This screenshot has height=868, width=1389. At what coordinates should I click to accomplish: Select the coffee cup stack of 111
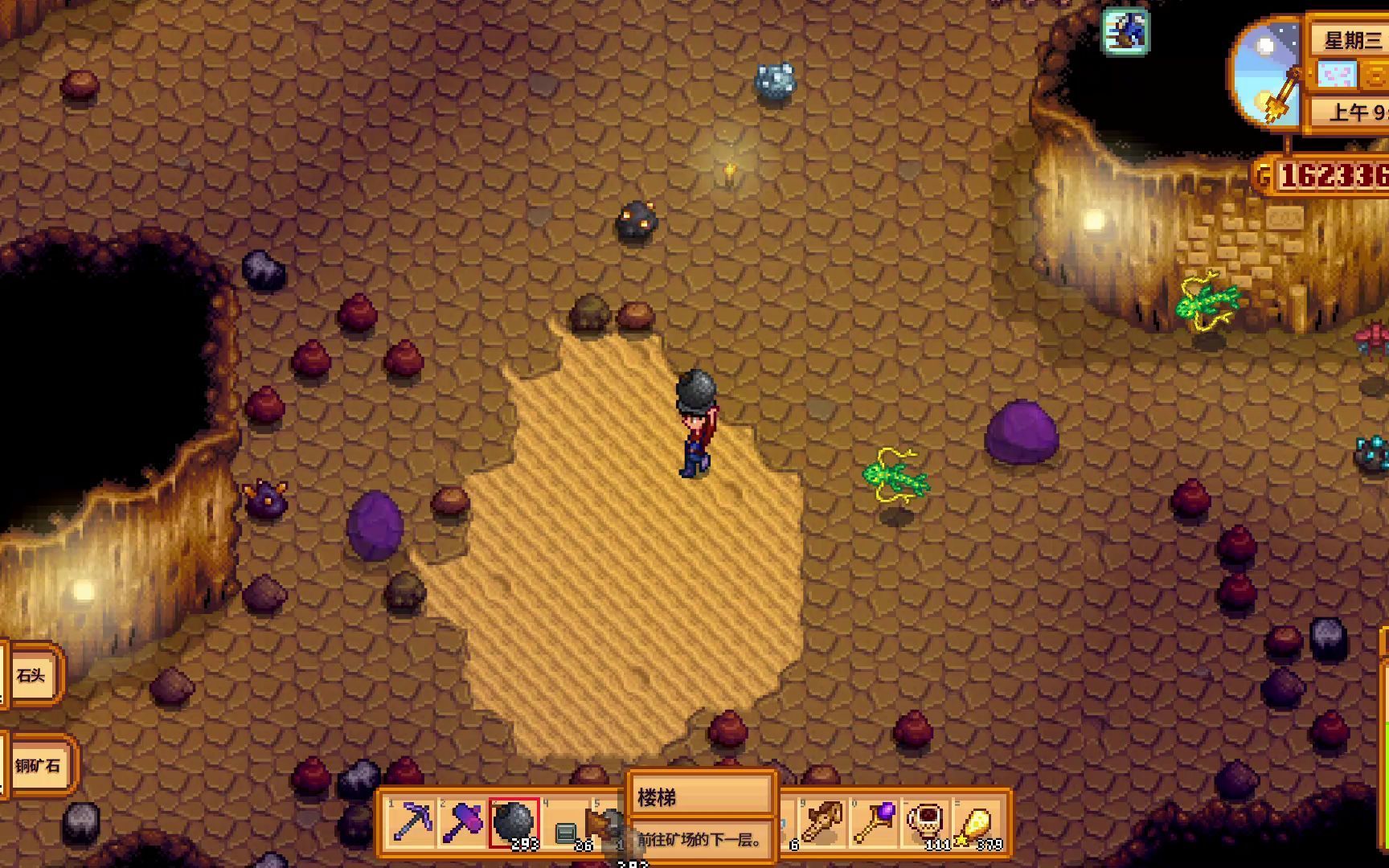(x=926, y=822)
